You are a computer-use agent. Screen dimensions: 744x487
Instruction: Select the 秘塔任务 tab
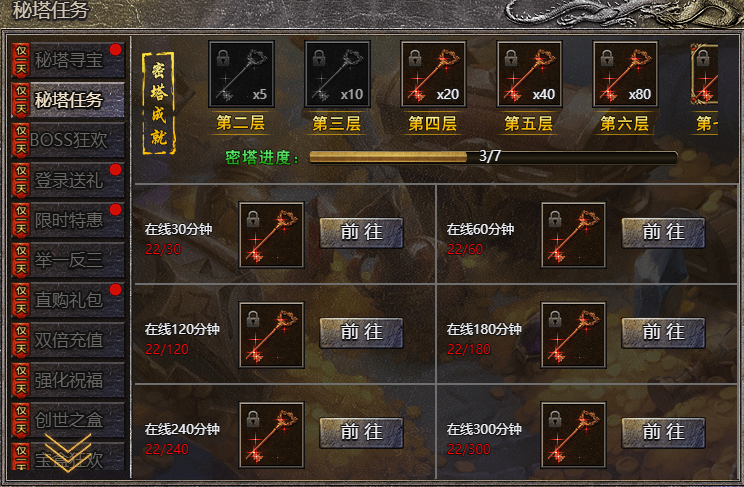[68, 99]
